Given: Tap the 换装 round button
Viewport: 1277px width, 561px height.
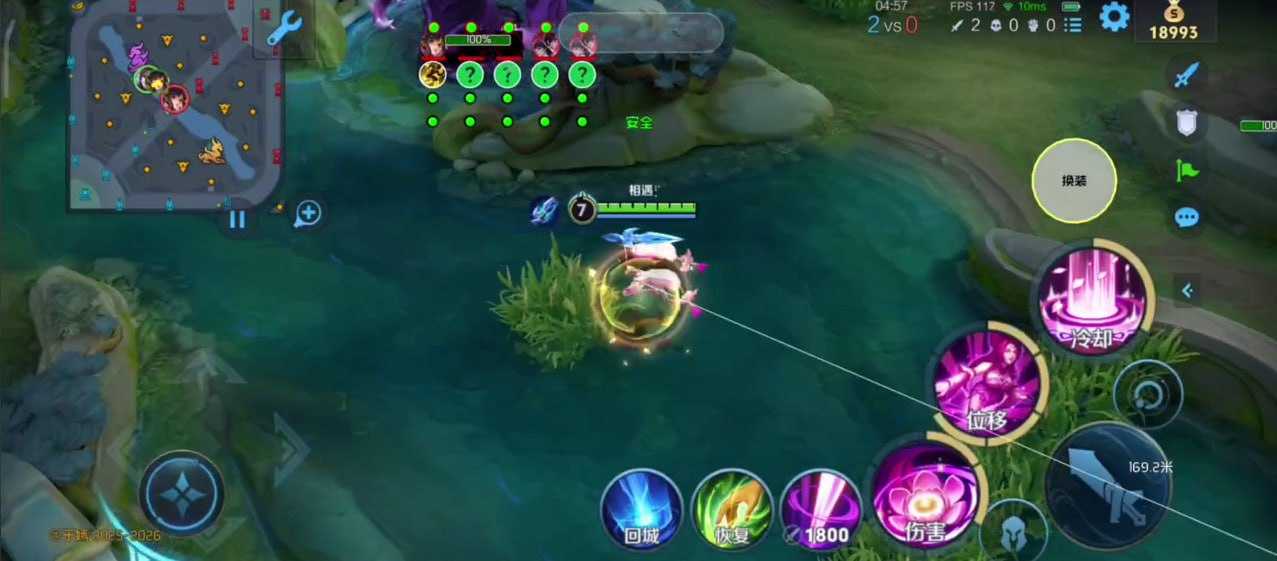Looking at the screenshot, I should click(1074, 180).
